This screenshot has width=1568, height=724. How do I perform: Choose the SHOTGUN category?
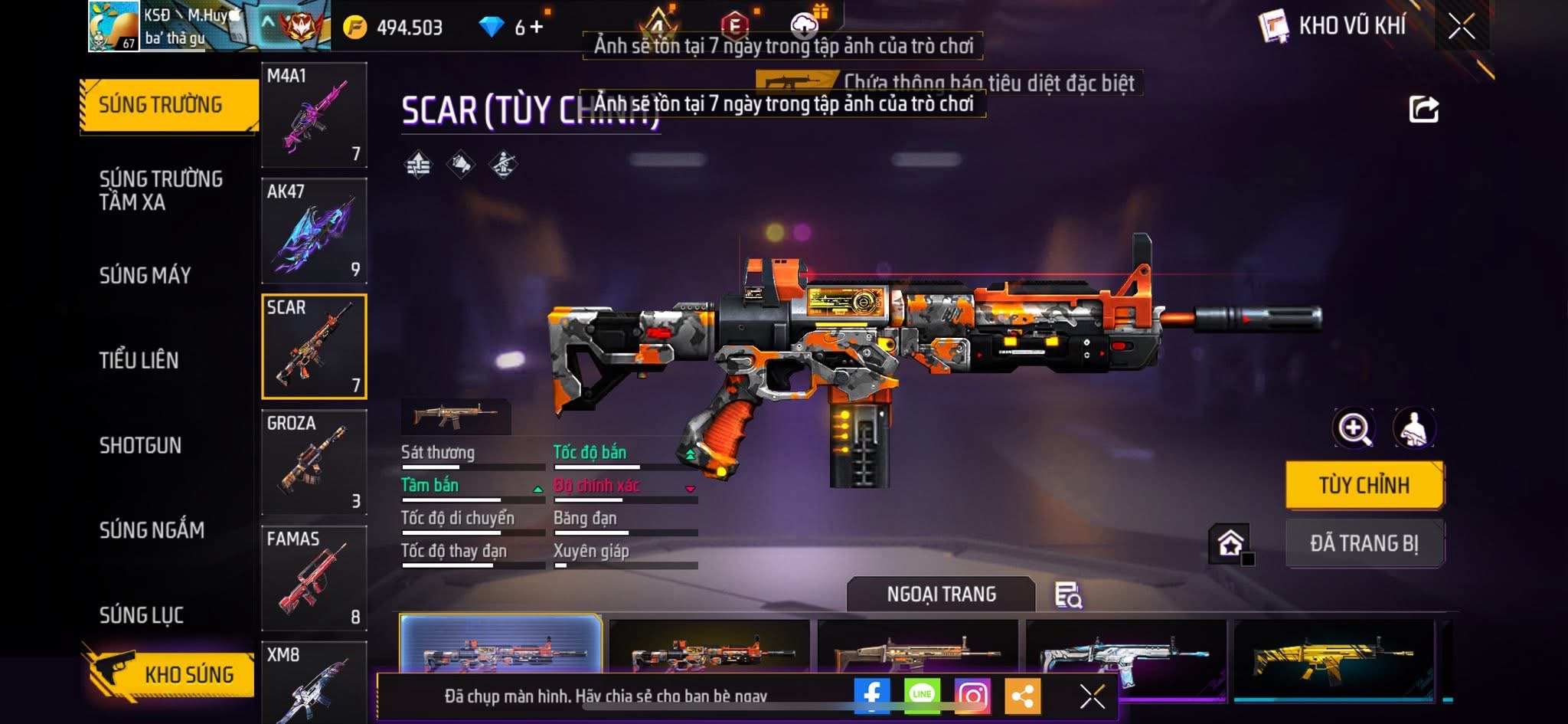[x=141, y=445]
